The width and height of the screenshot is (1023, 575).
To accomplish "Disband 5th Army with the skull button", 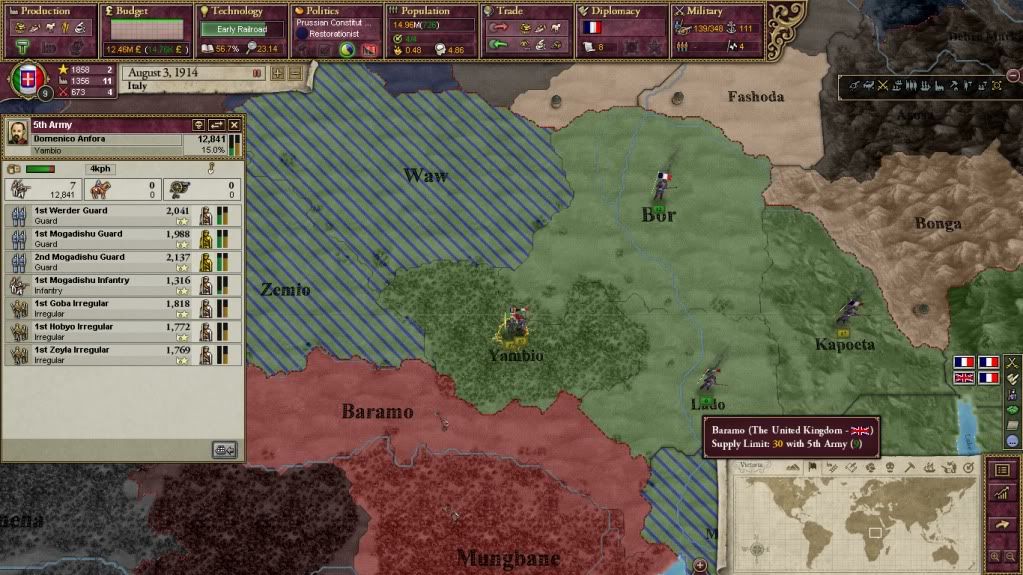I will pos(198,125).
